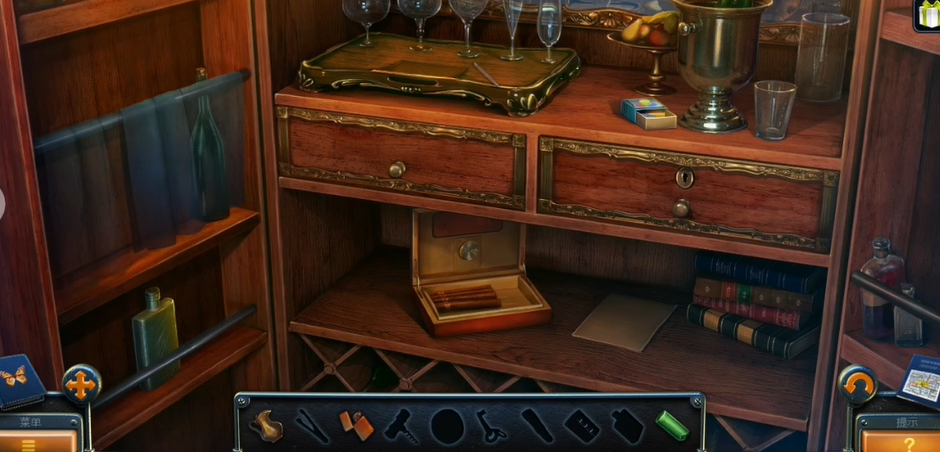This screenshot has height=452, width=940.
Task: Pick the corkscrew silhouette slot
Action: click(402, 426)
